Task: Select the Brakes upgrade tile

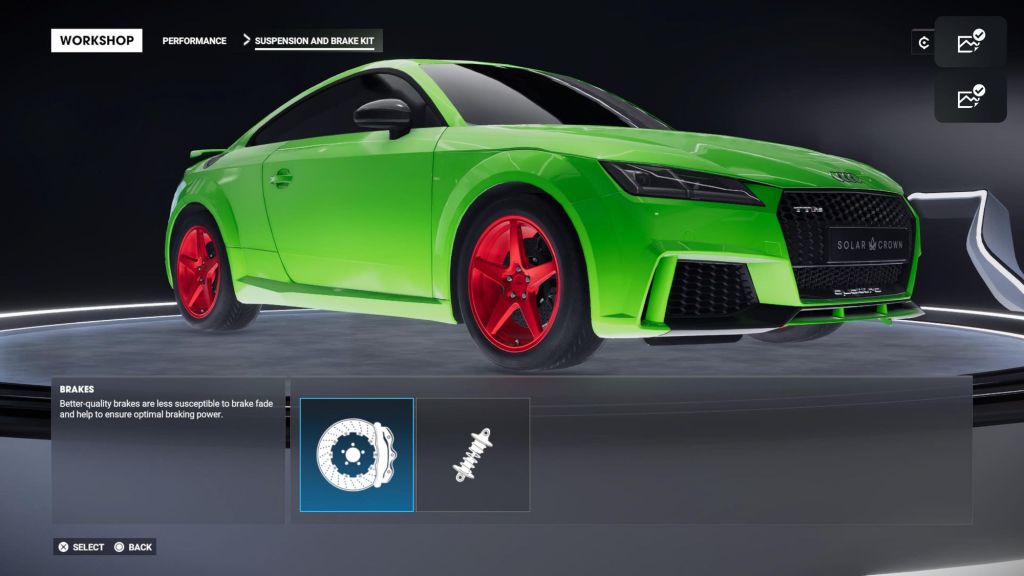Action: pyautogui.click(x=357, y=455)
